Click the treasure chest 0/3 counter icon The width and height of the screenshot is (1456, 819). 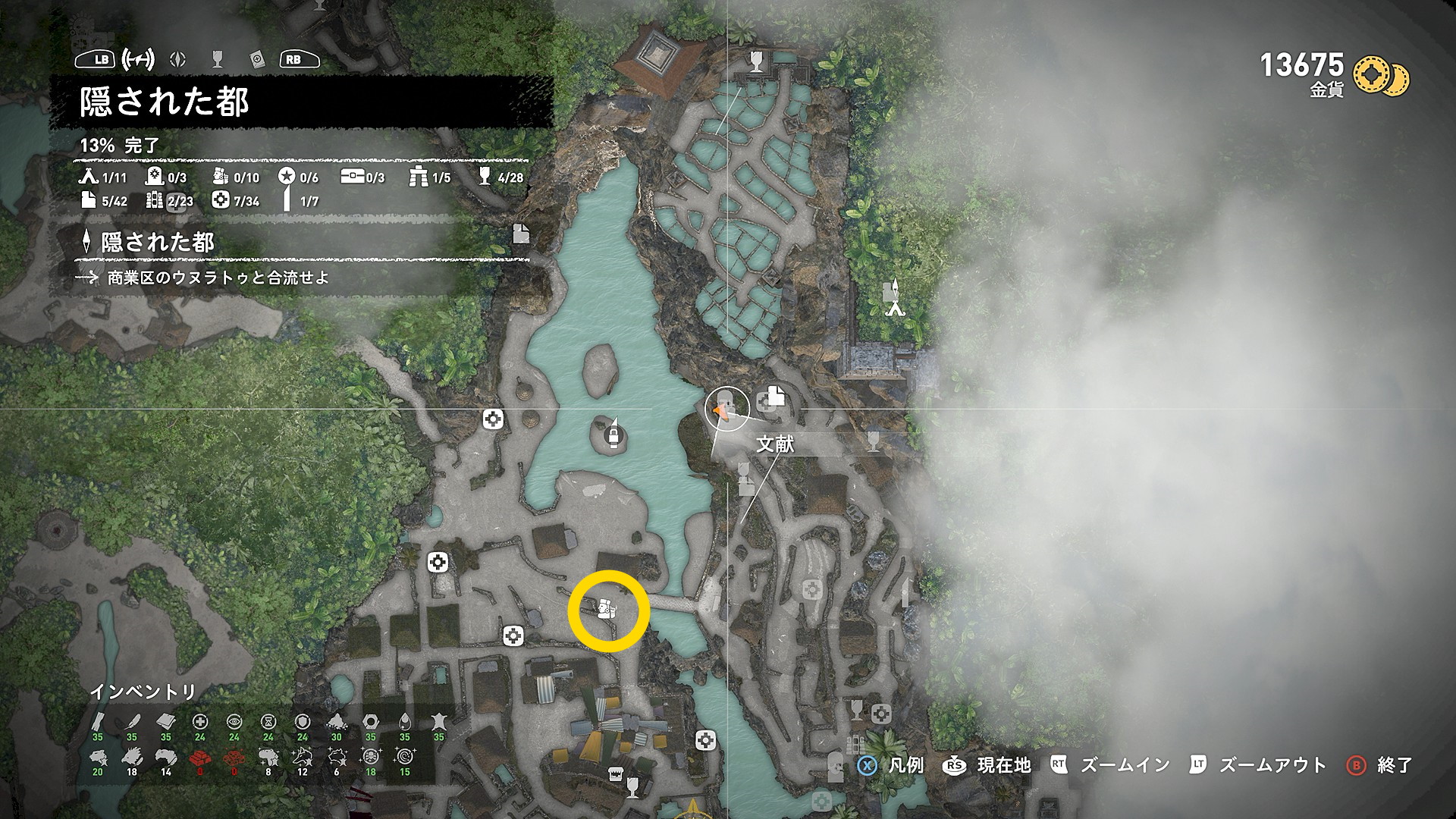[x=352, y=177]
